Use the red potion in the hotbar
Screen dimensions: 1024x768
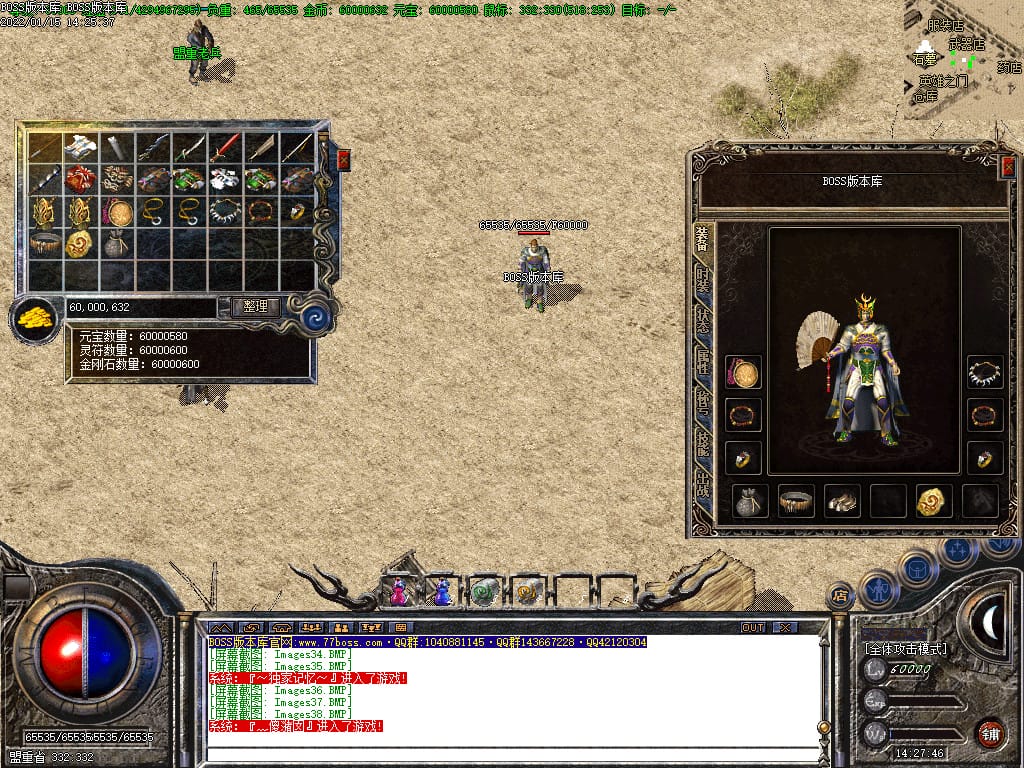[x=398, y=593]
